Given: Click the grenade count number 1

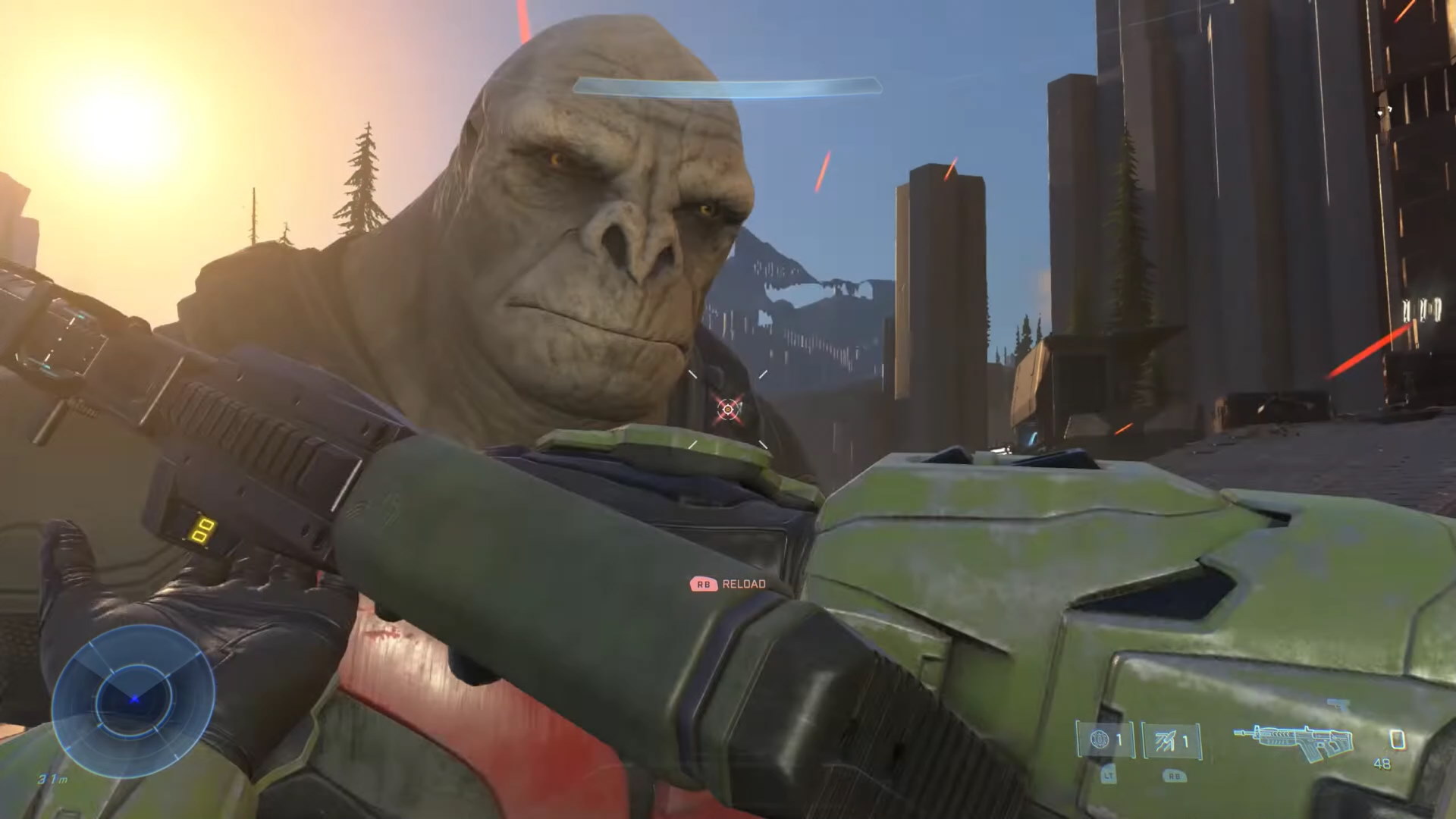Looking at the screenshot, I should pyautogui.click(x=1119, y=738).
